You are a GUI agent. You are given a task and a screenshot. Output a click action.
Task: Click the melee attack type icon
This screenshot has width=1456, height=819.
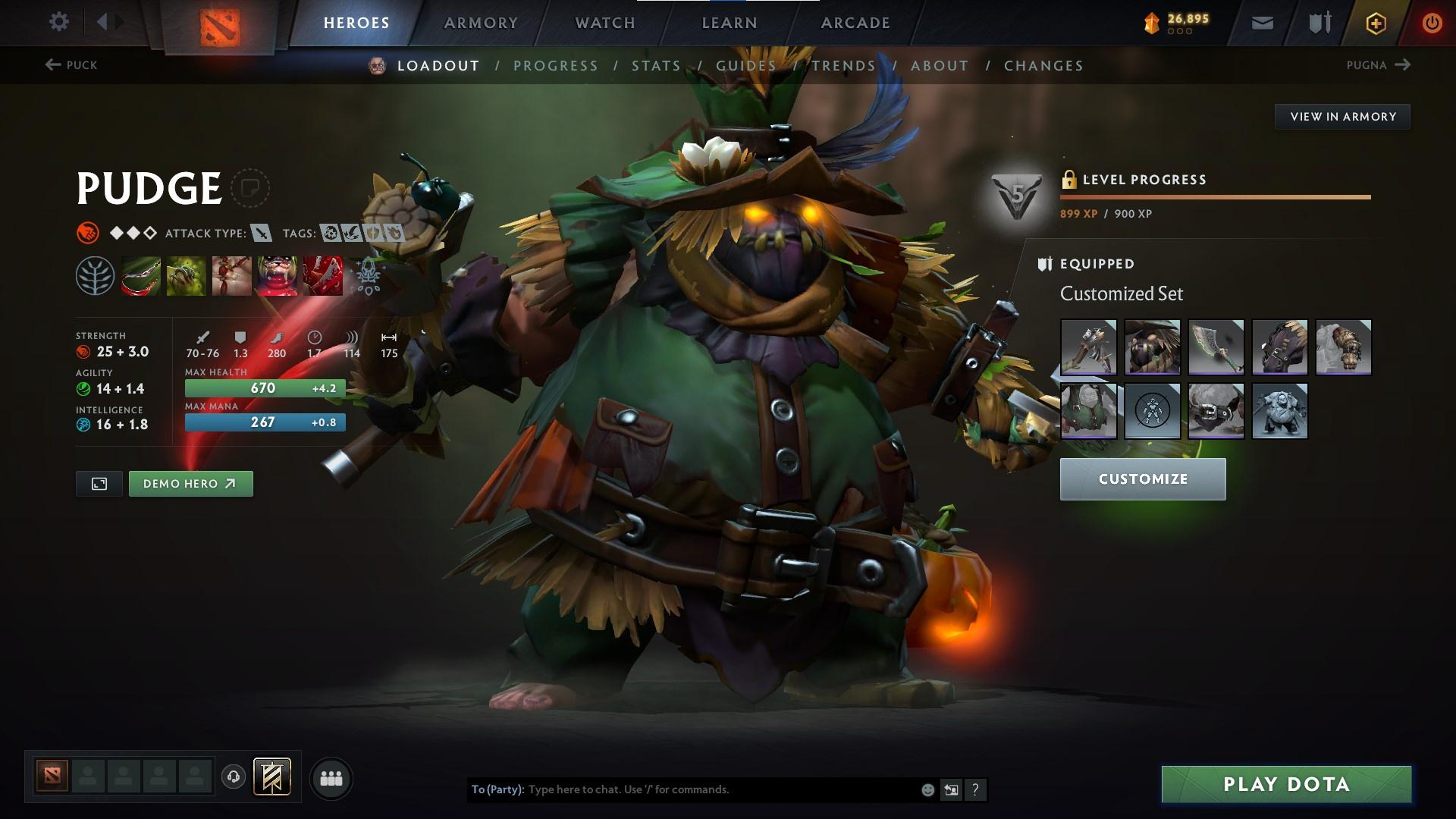[262, 234]
